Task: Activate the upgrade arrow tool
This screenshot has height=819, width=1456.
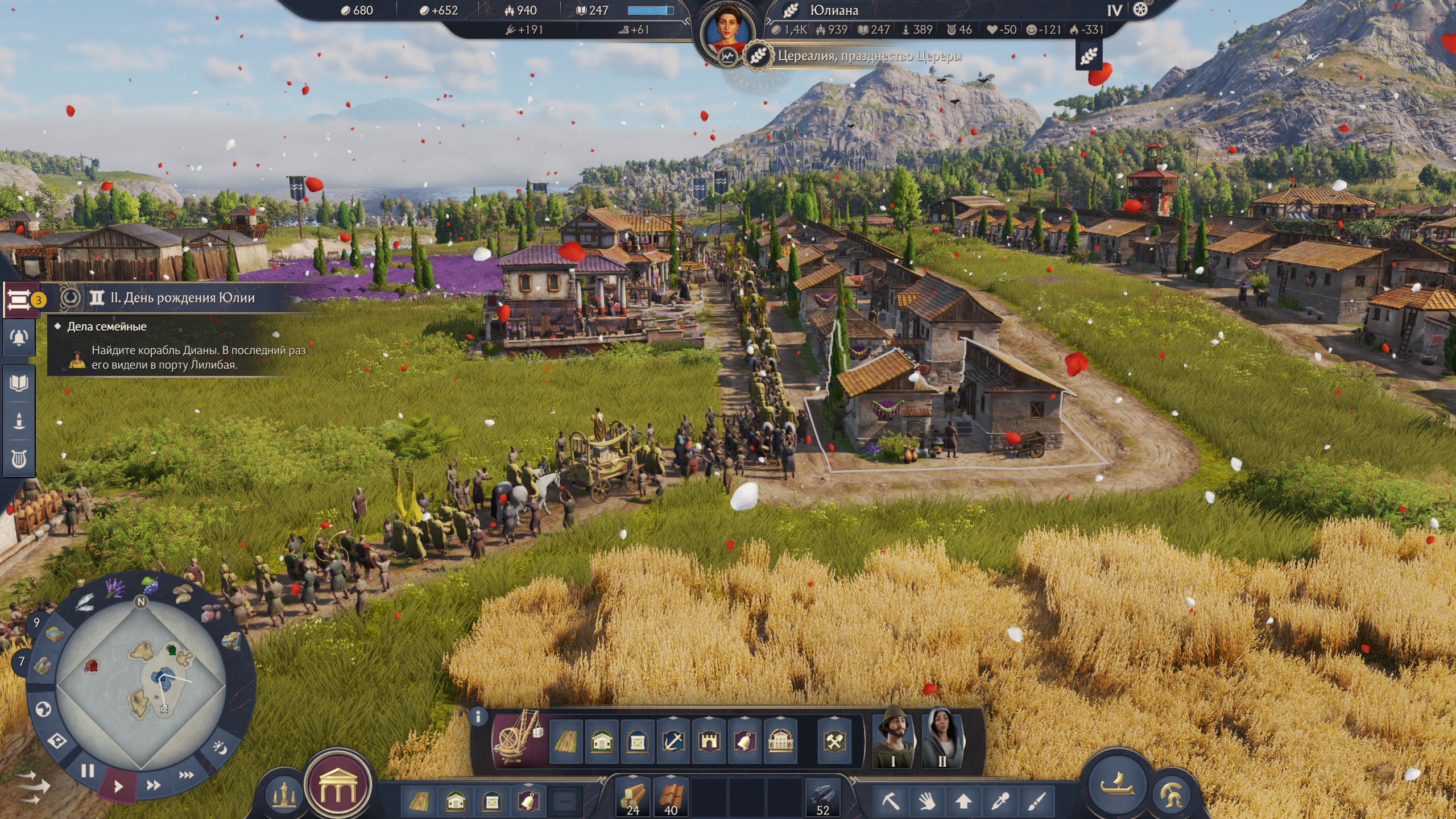Action: [x=963, y=801]
